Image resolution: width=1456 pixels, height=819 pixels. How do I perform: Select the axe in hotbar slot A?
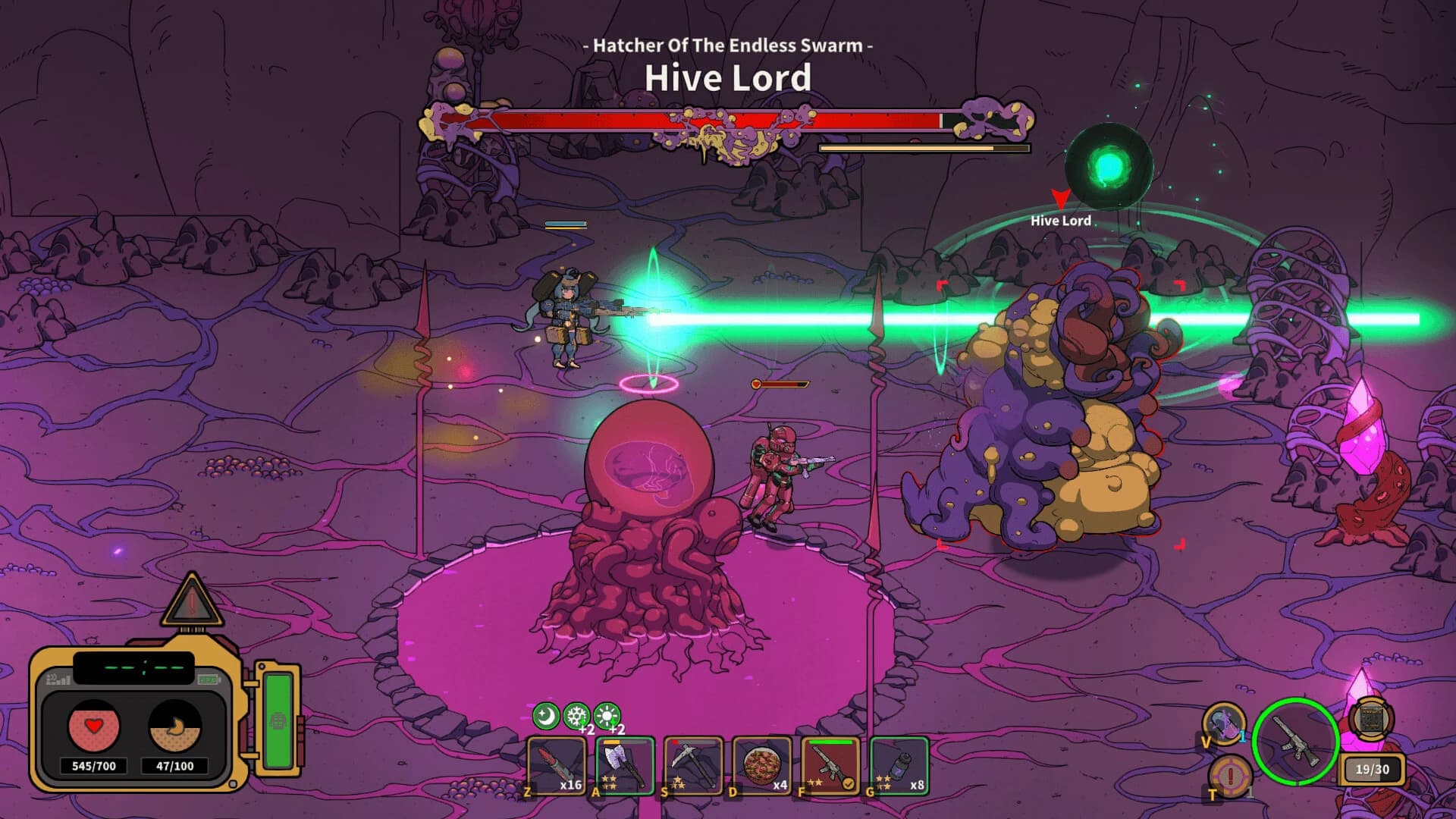click(623, 766)
